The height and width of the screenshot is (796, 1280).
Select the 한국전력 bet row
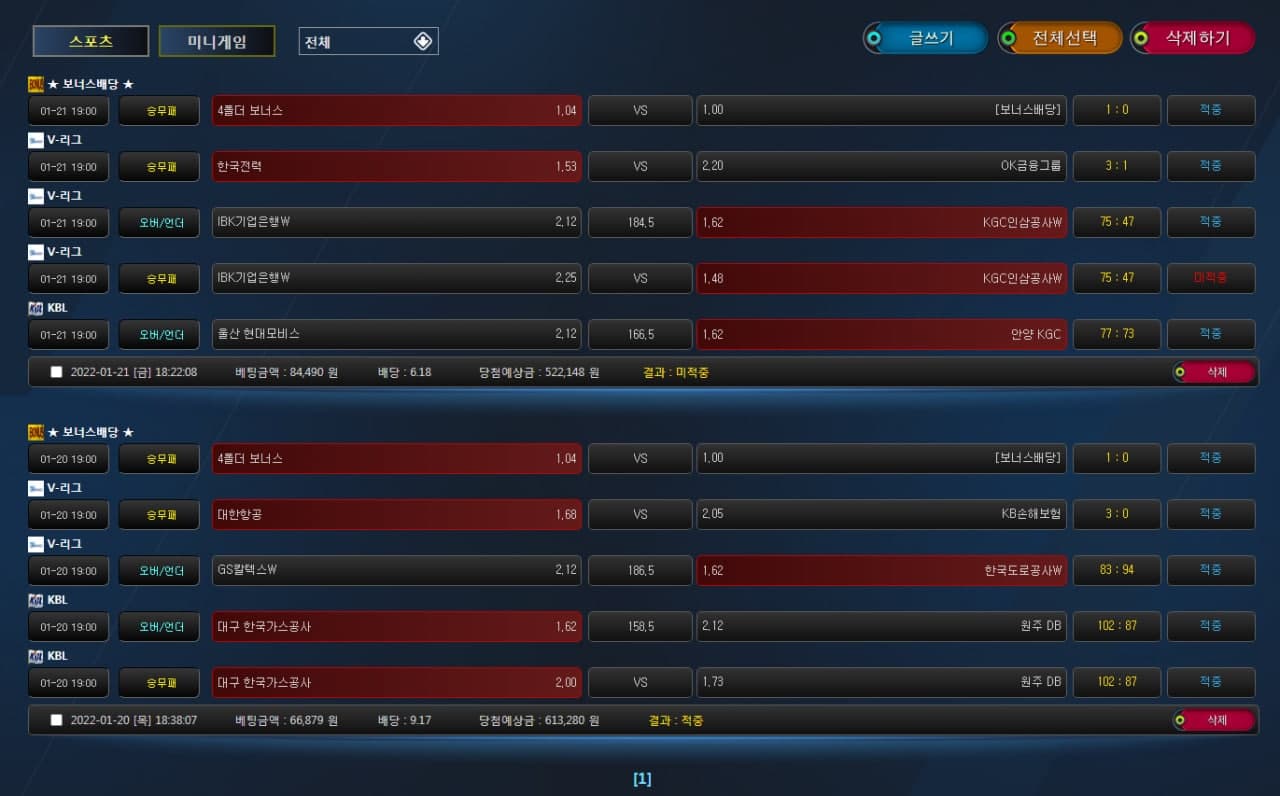coord(397,166)
